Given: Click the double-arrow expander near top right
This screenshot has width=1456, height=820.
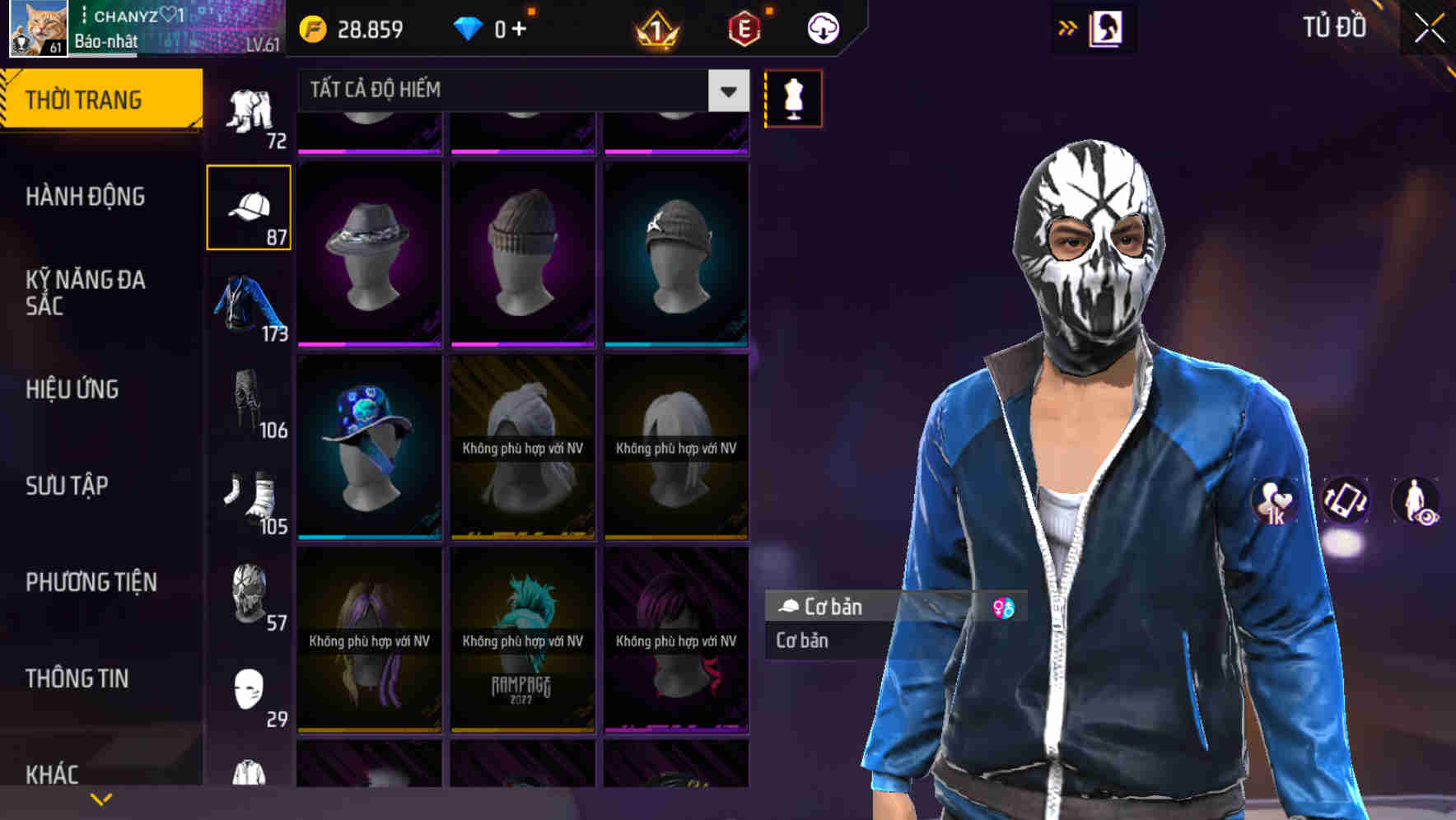Looking at the screenshot, I should tap(1066, 27).
